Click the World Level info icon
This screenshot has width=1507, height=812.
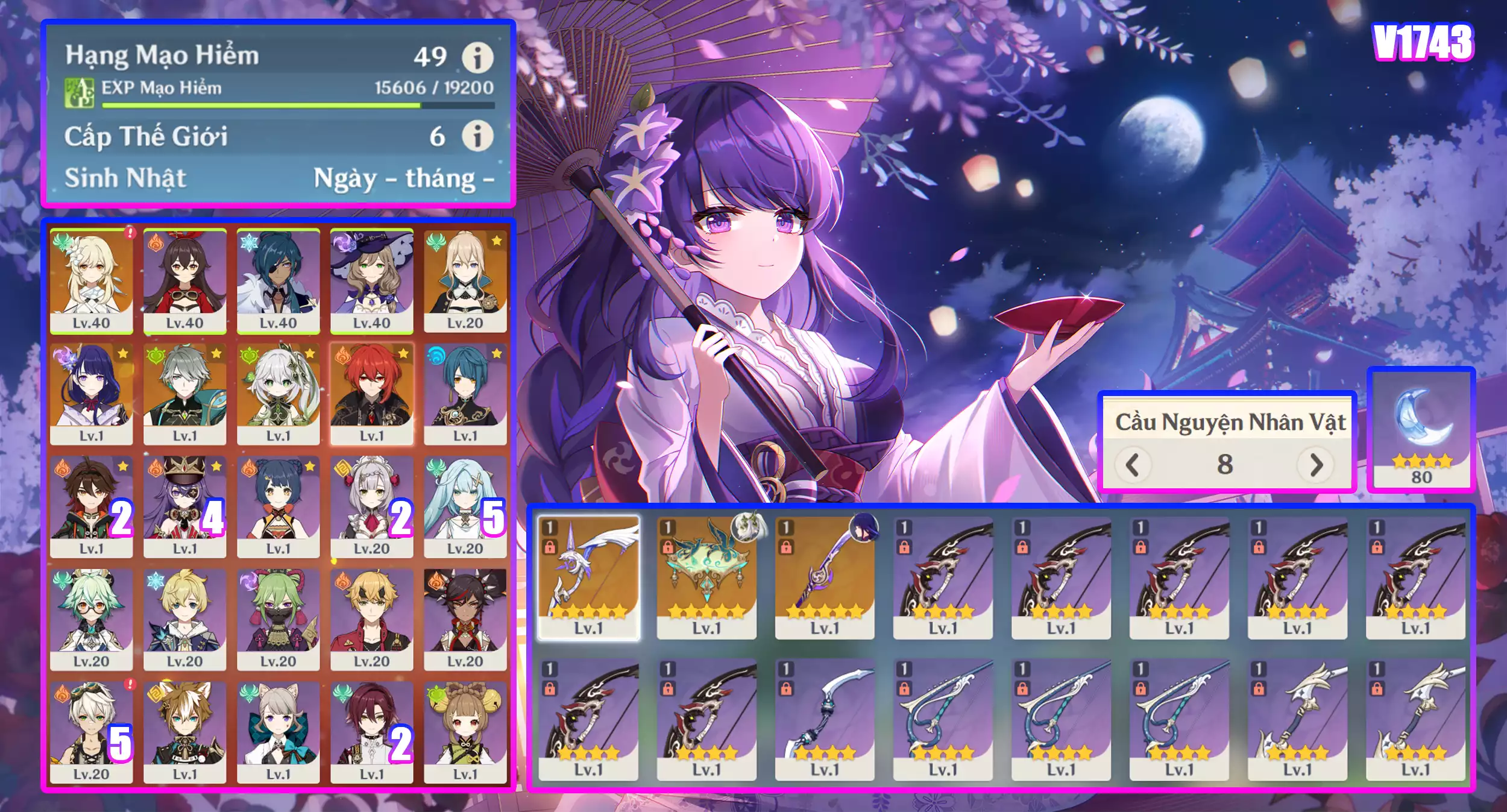click(x=477, y=136)
